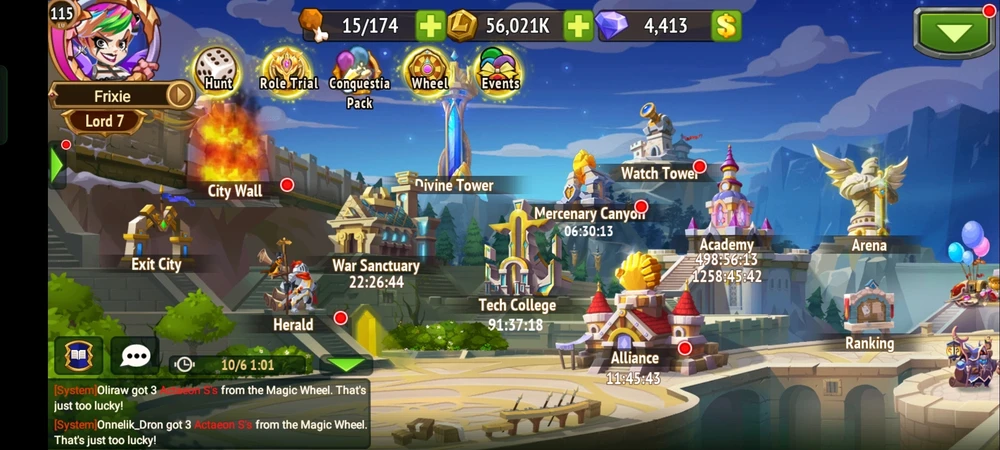Enter the Arena building
The image size is (1000, 450).
[864, 200]
